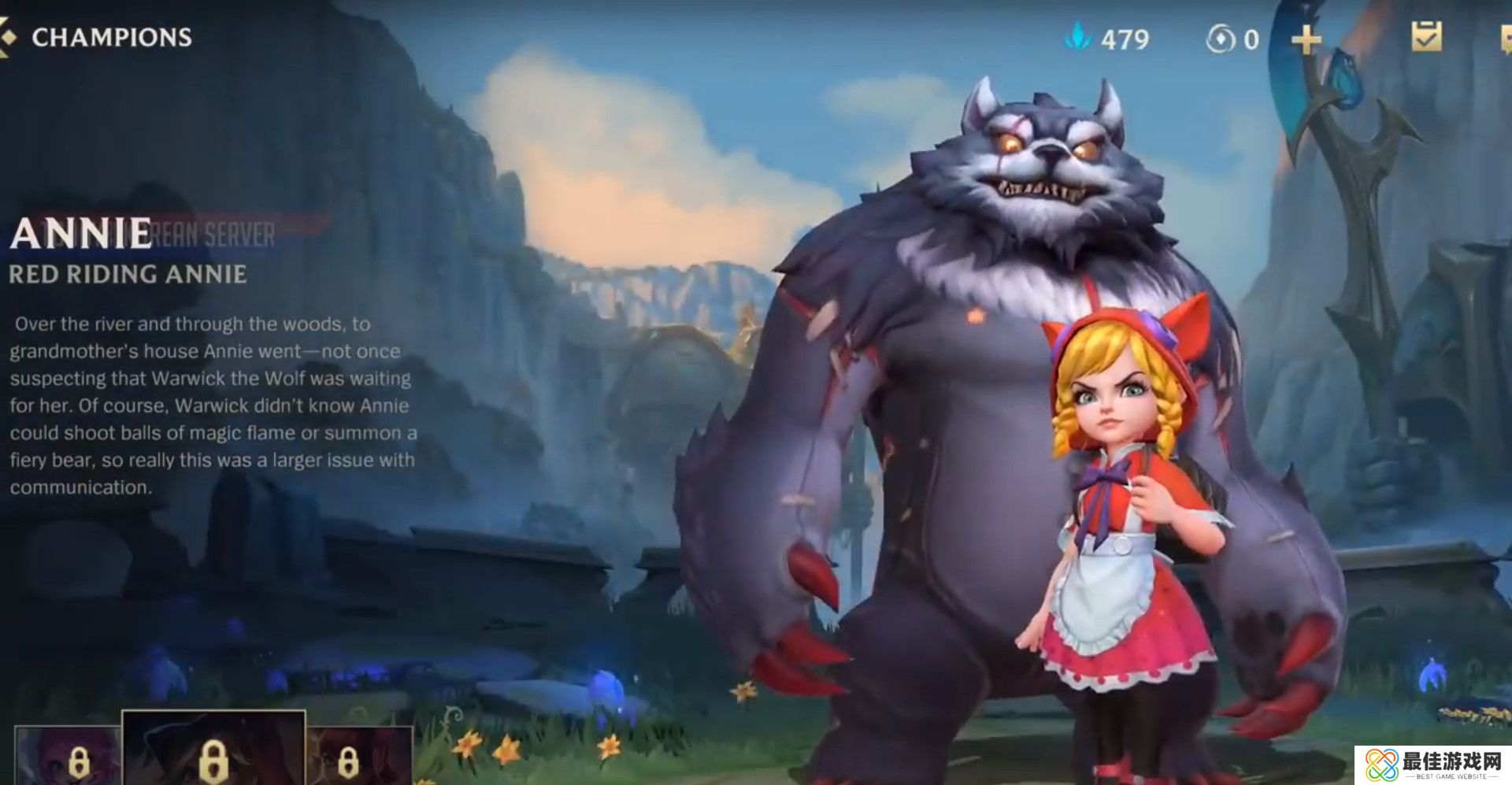This screenshot has width=1512, height=785.
Task: Add currency with the gold plus button
Action: pyautogui.click(x=1306, y=39)
